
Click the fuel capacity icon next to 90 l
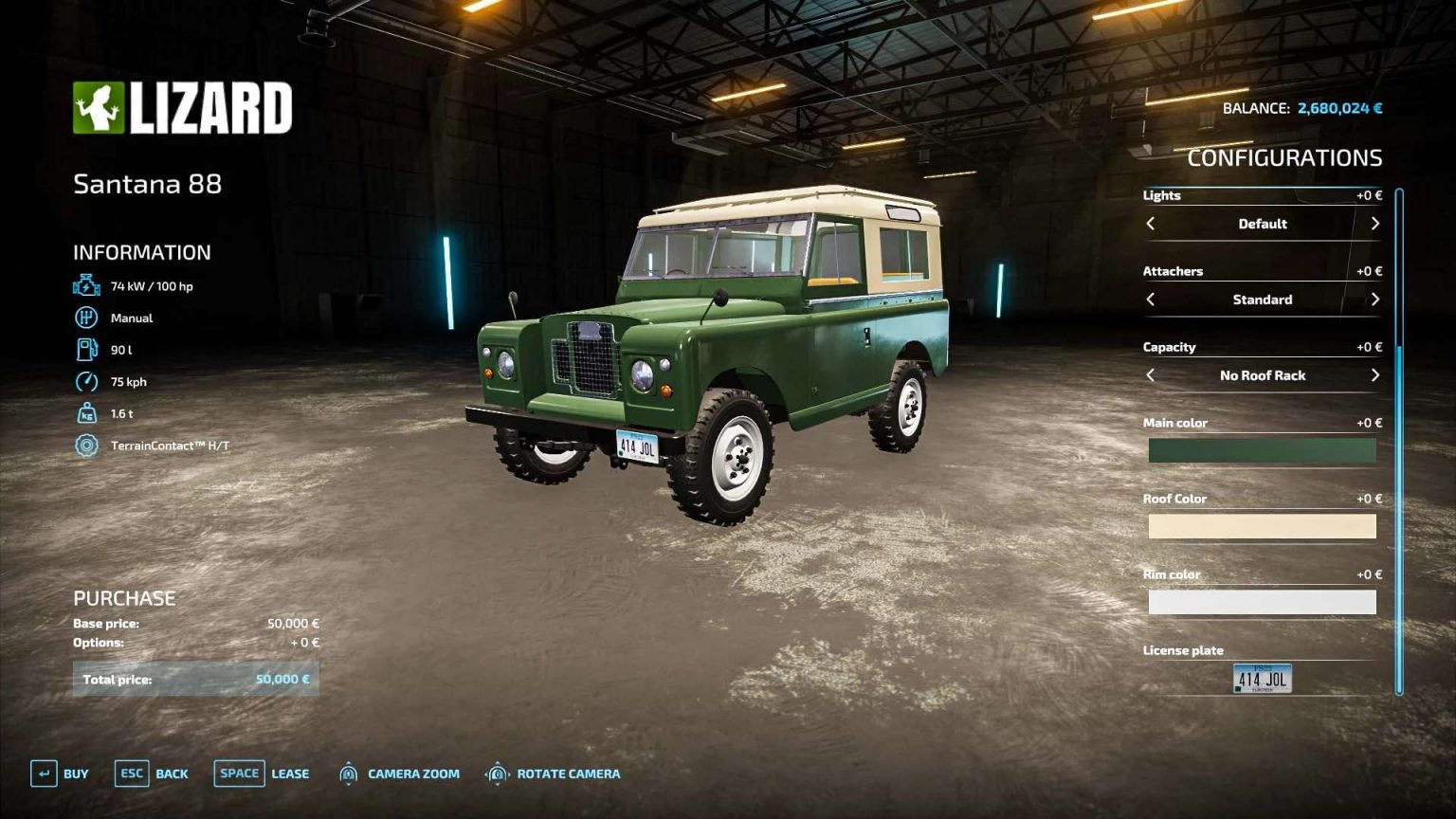[85, 349]
